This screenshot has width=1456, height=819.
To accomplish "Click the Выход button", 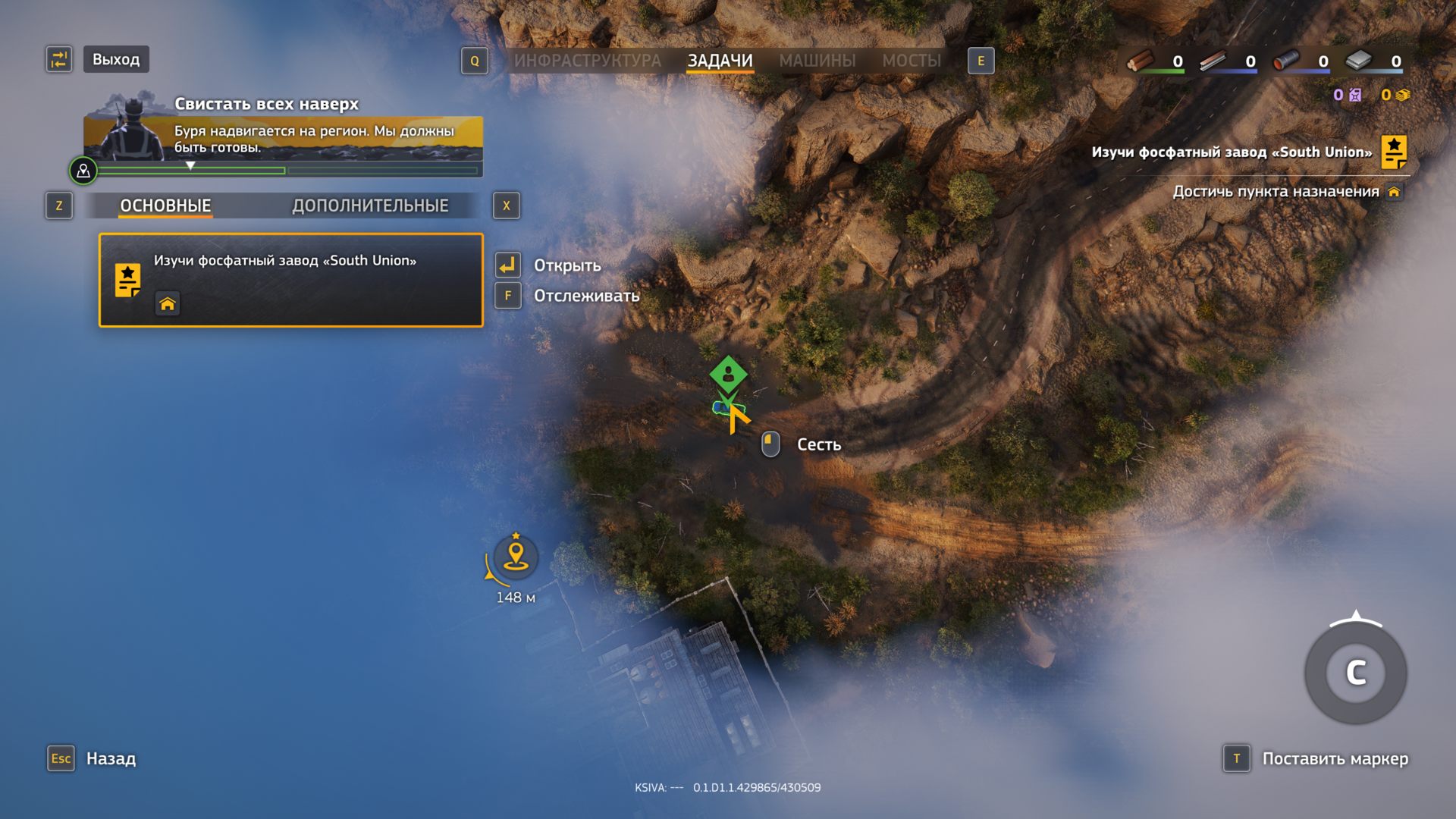I will click(x=115, y=59).
